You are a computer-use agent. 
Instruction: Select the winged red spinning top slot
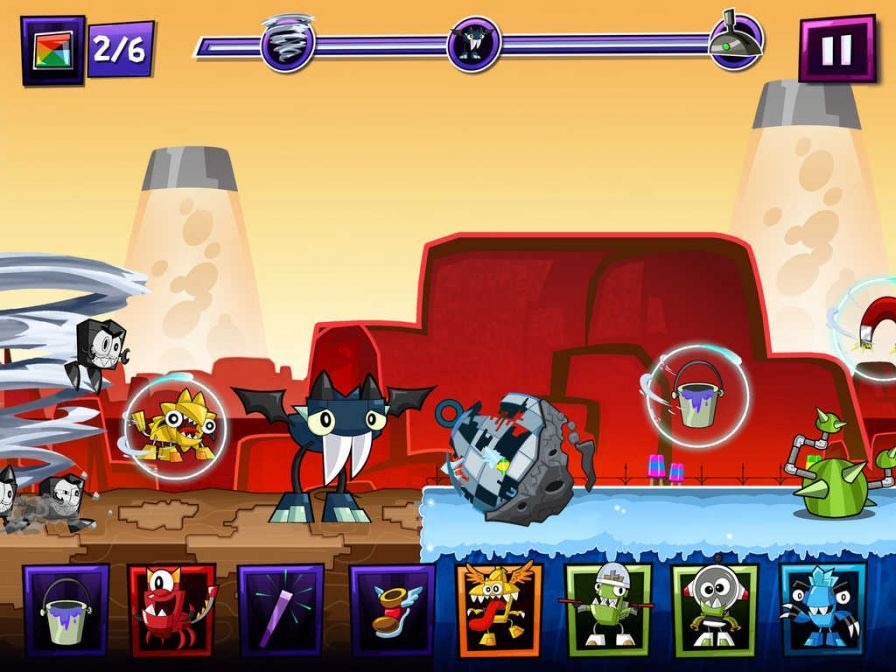click(391, 610)
